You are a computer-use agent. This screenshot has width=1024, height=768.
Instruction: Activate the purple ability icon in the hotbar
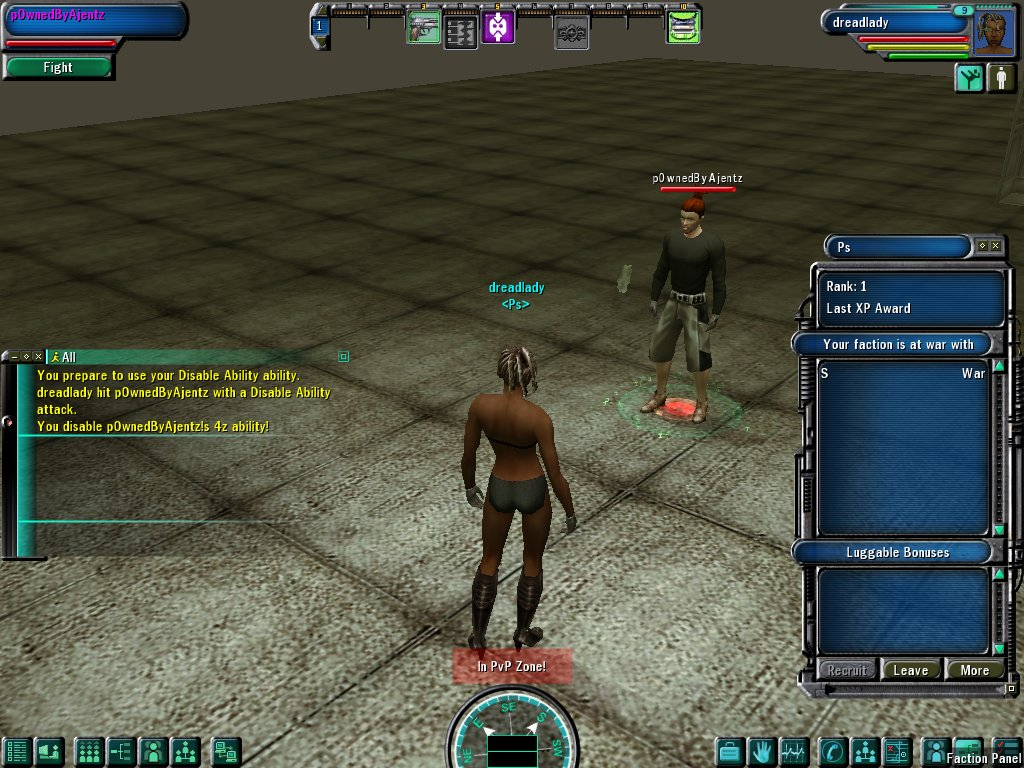click(498, 27)
